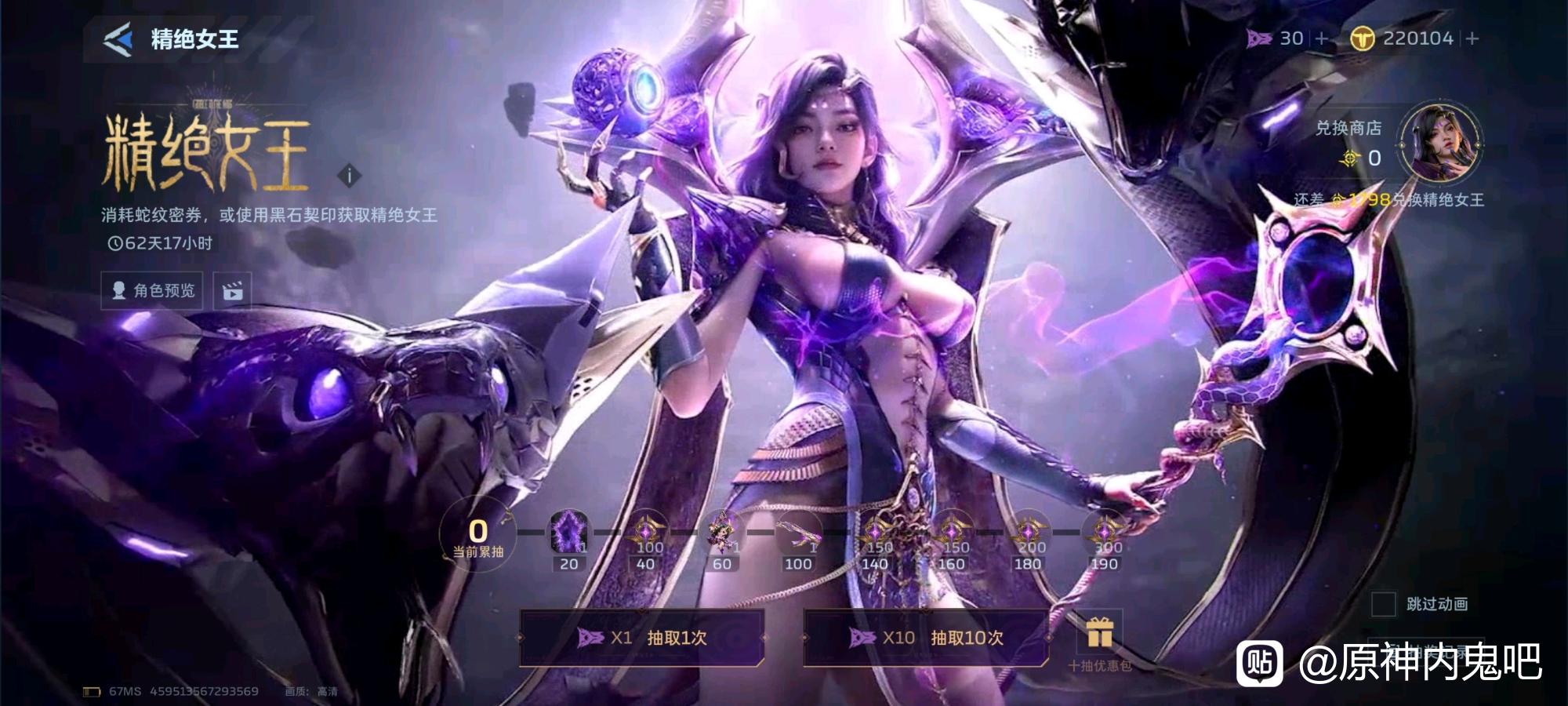Select the 60-draw chibi character reward
The height and width of the screenshot is (706, 1568).
click(x=721, y=535)
